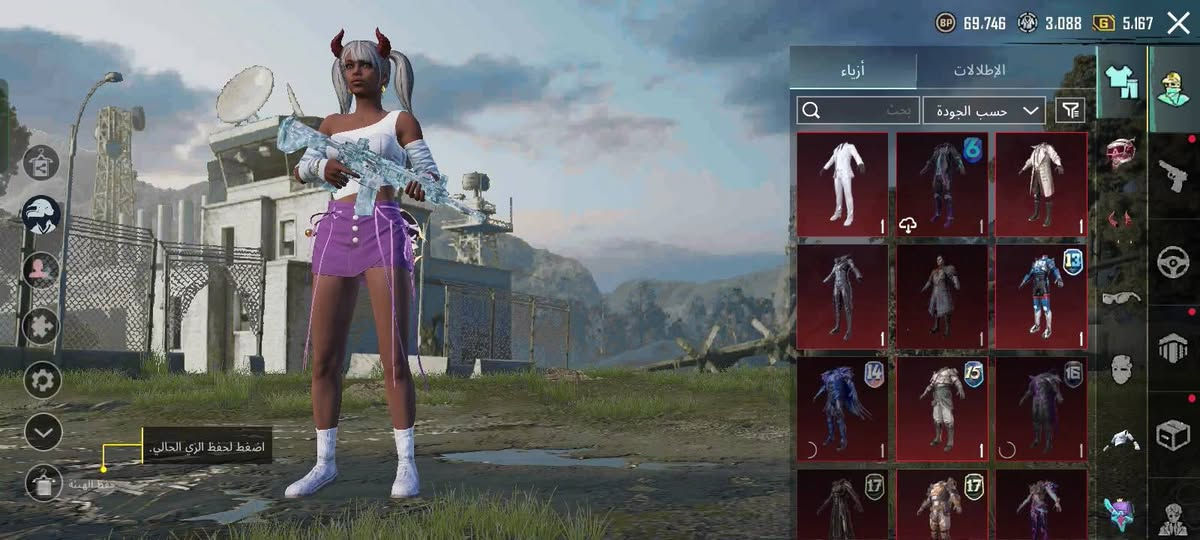Select the white suit outfit
Screen dimensions: 1200x540
tap(842, 184)
